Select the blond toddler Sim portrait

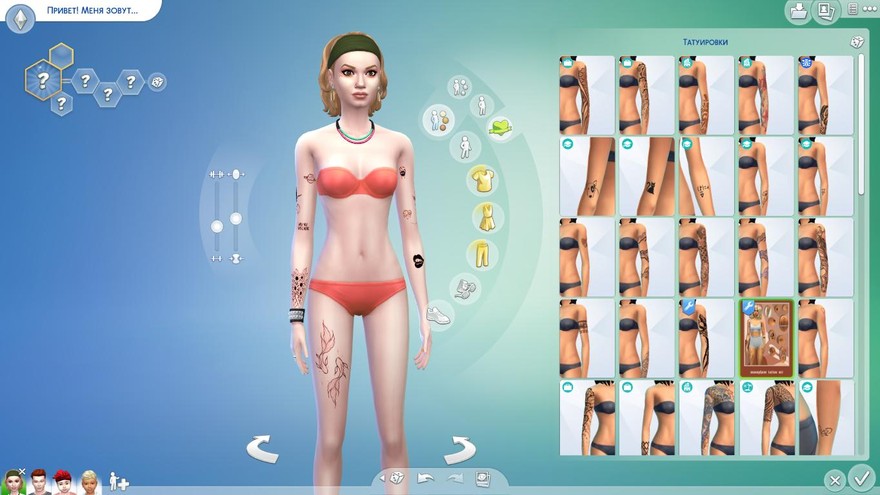click(90, 481)
